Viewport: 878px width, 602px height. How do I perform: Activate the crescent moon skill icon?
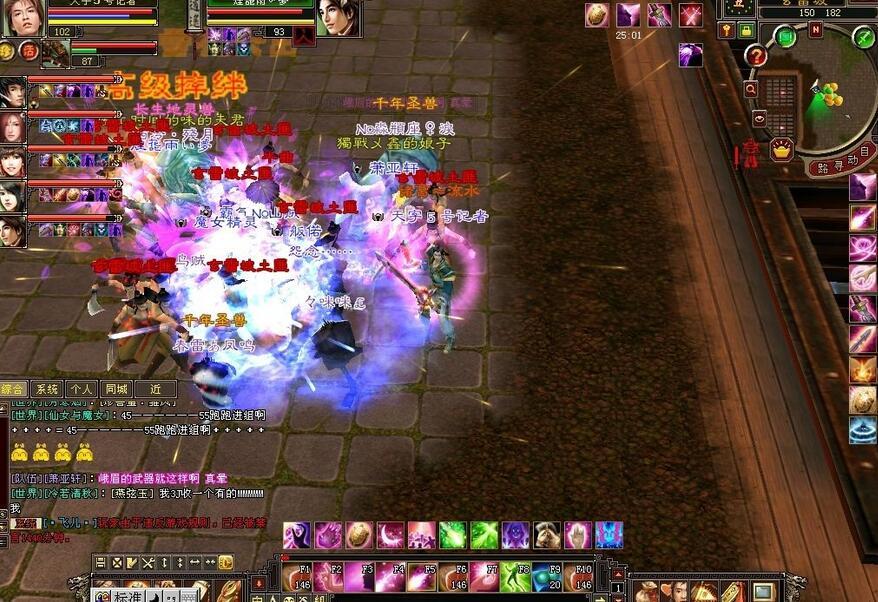click(x=390, y=535)
